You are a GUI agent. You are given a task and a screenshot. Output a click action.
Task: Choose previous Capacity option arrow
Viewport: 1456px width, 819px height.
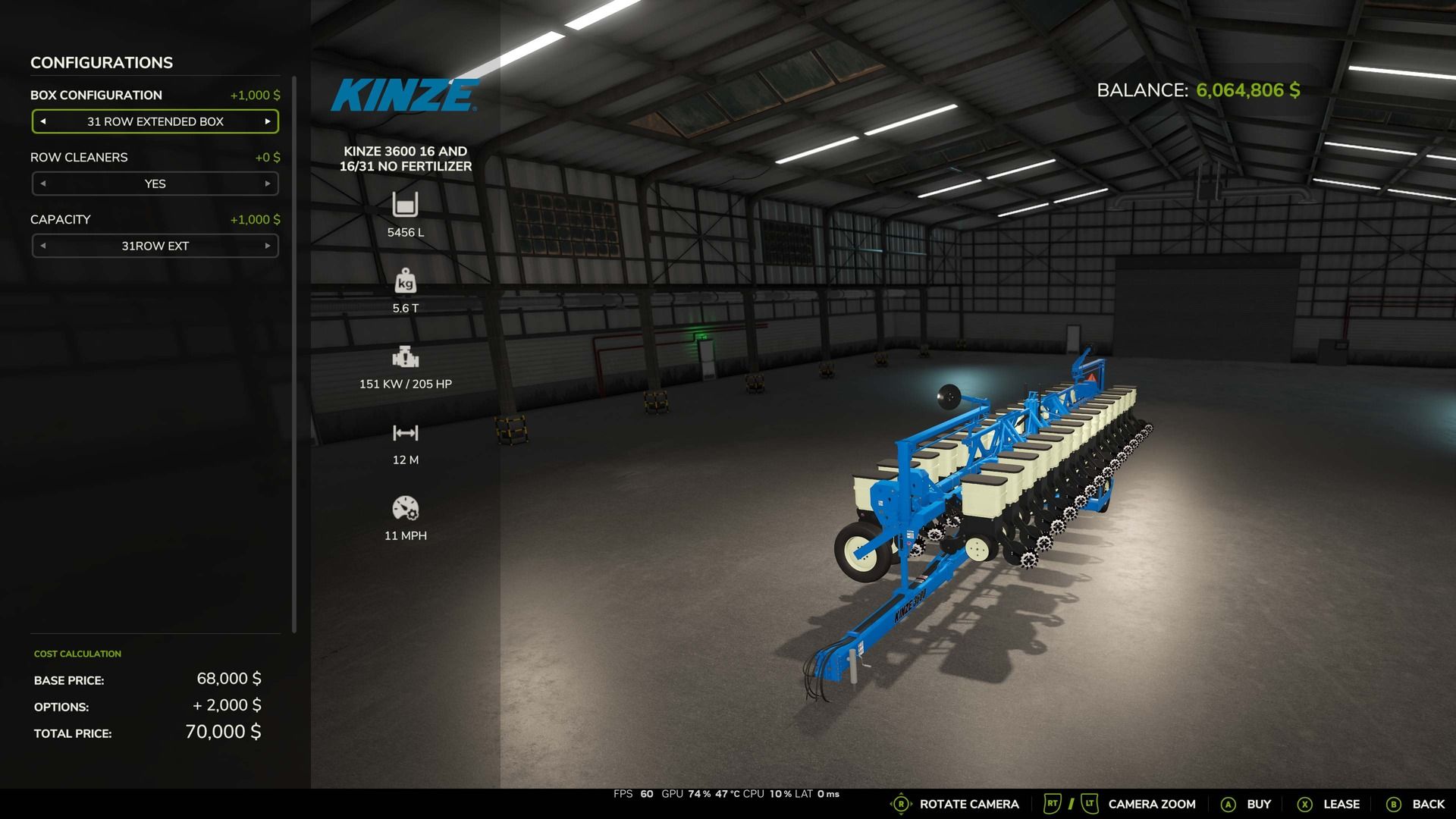[x=43, y=246]
